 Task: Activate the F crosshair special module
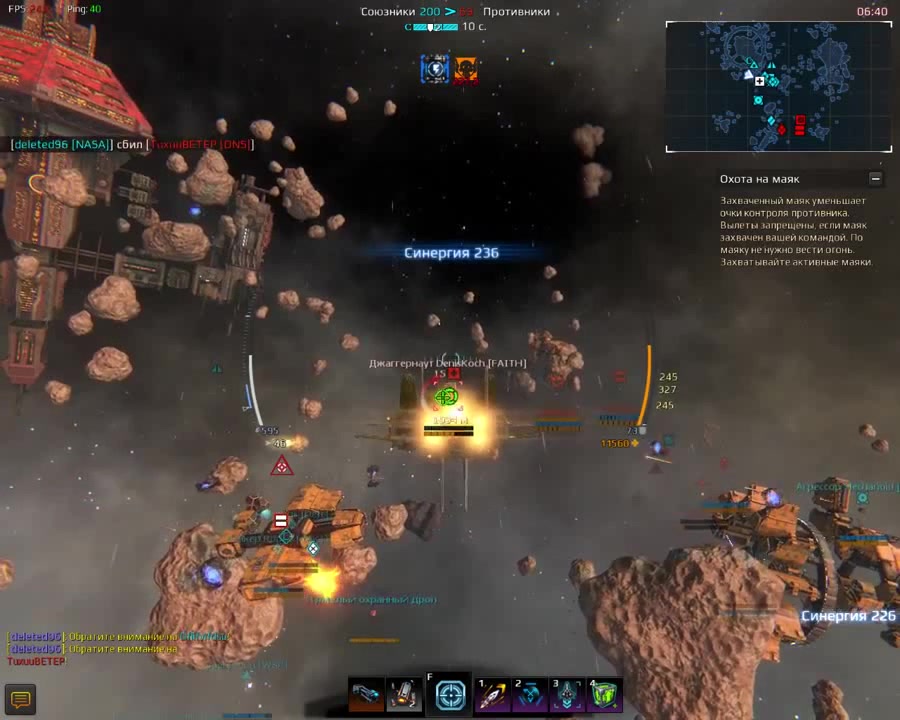[x=451, y=695]
